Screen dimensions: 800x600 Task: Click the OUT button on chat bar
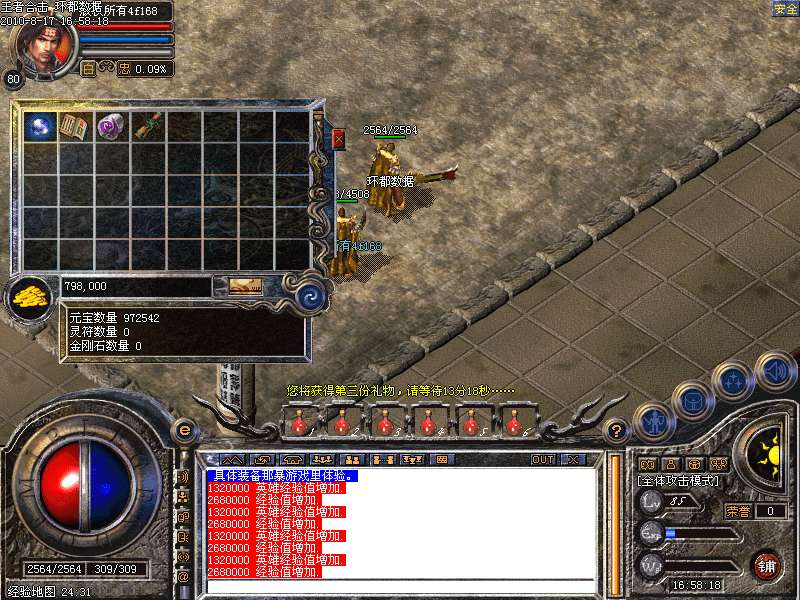point(543,459)
